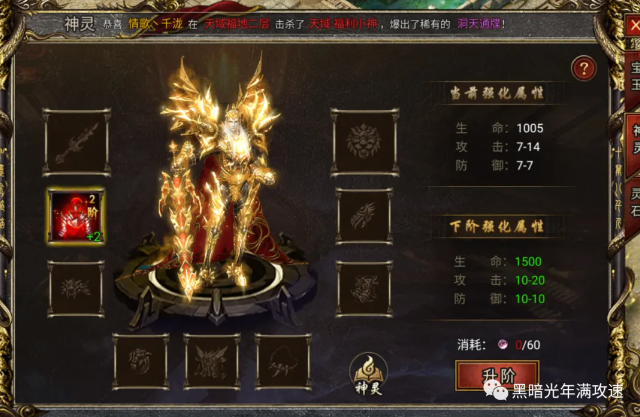Open the question mark help button
This screenshot has width=640, height=417.
[584, 69]
